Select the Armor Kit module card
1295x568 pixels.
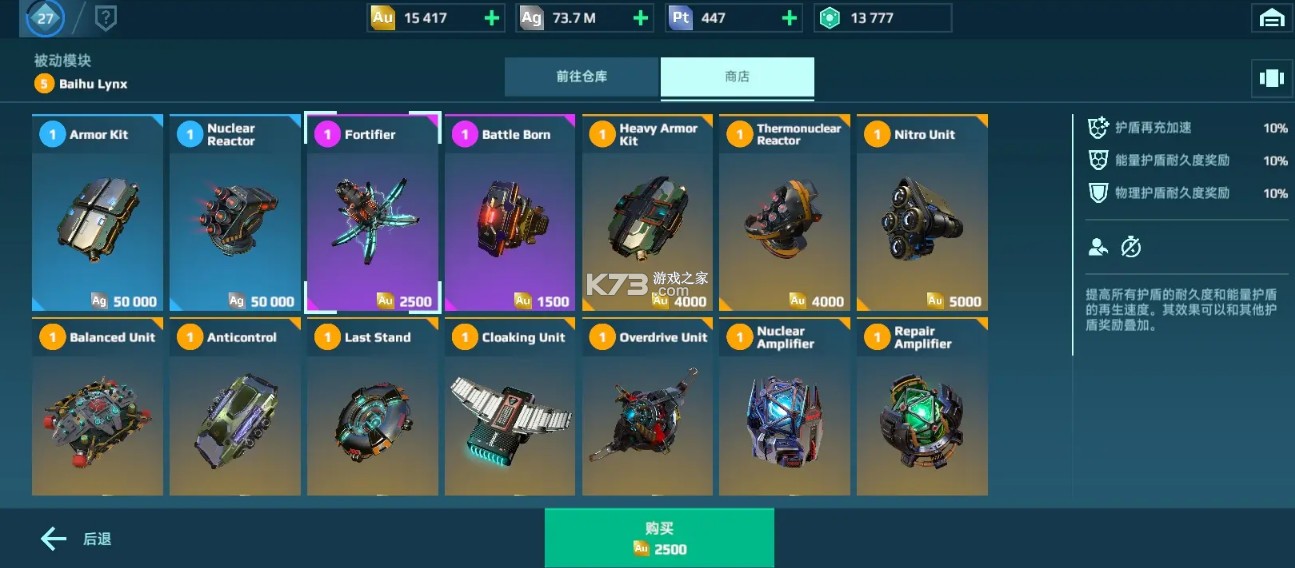[97, 213]
